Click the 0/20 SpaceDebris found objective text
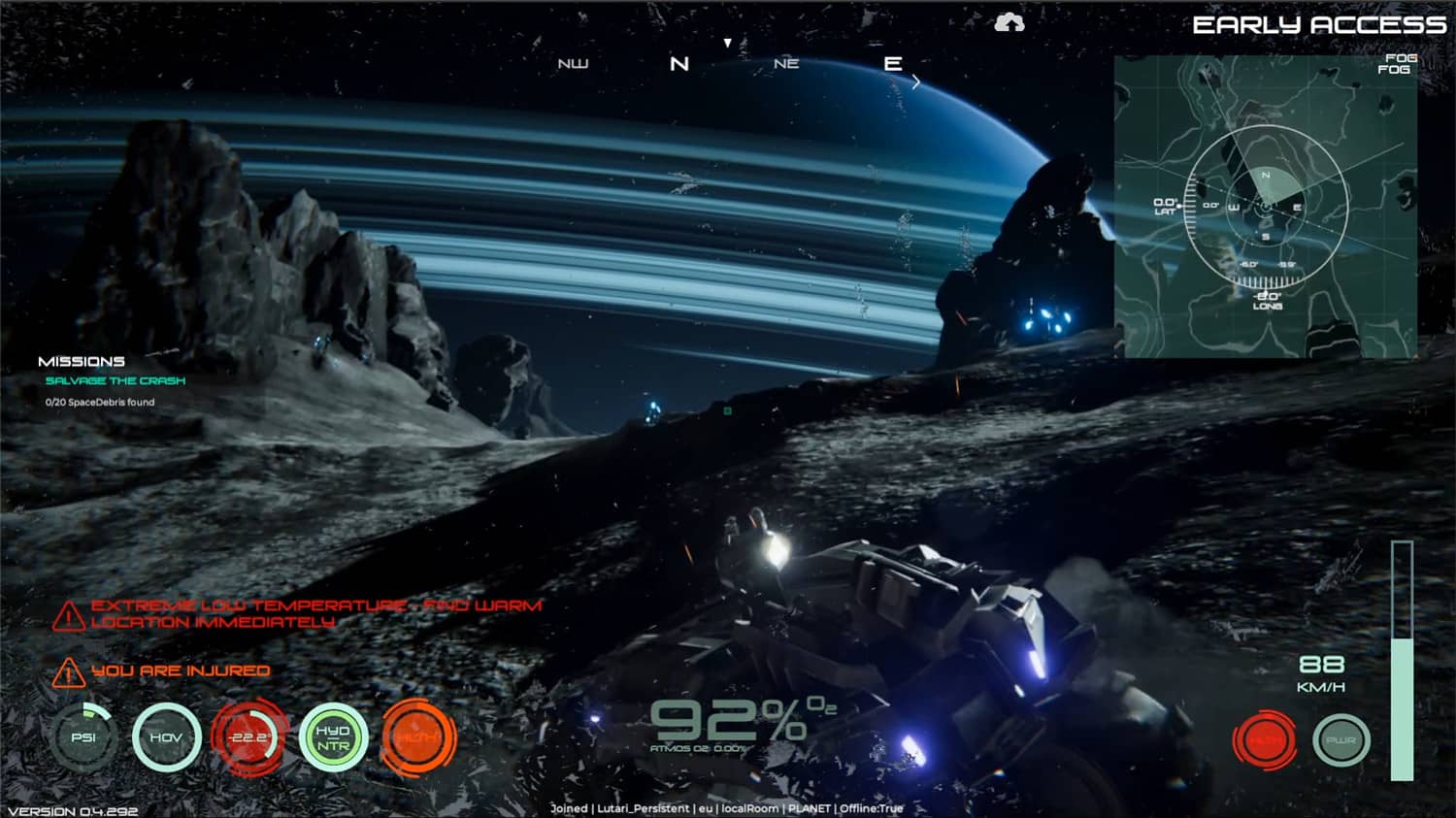Viewport: 1456px width, 818px height. coord(98,401)
